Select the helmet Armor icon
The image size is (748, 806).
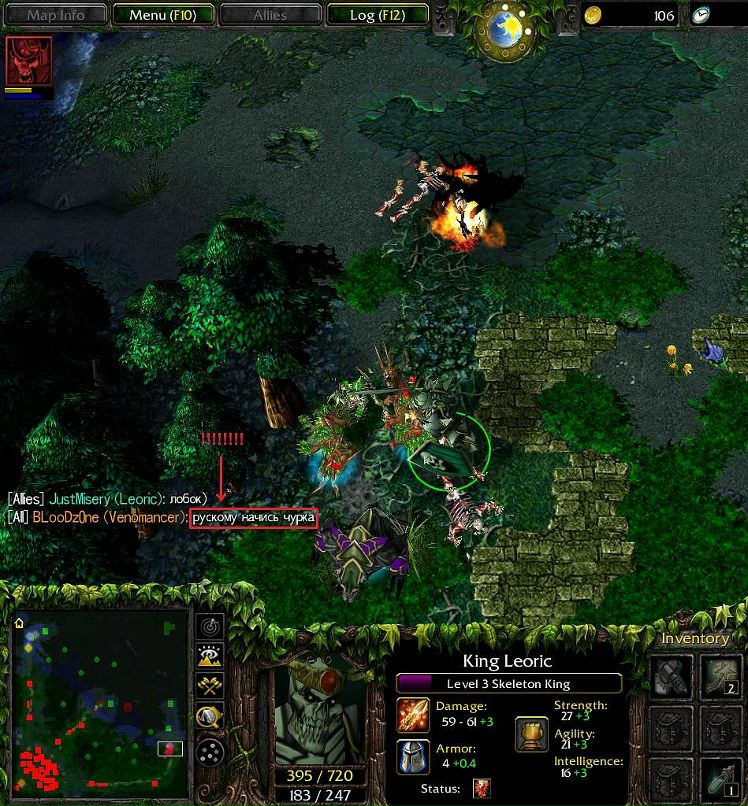(413, 757)
